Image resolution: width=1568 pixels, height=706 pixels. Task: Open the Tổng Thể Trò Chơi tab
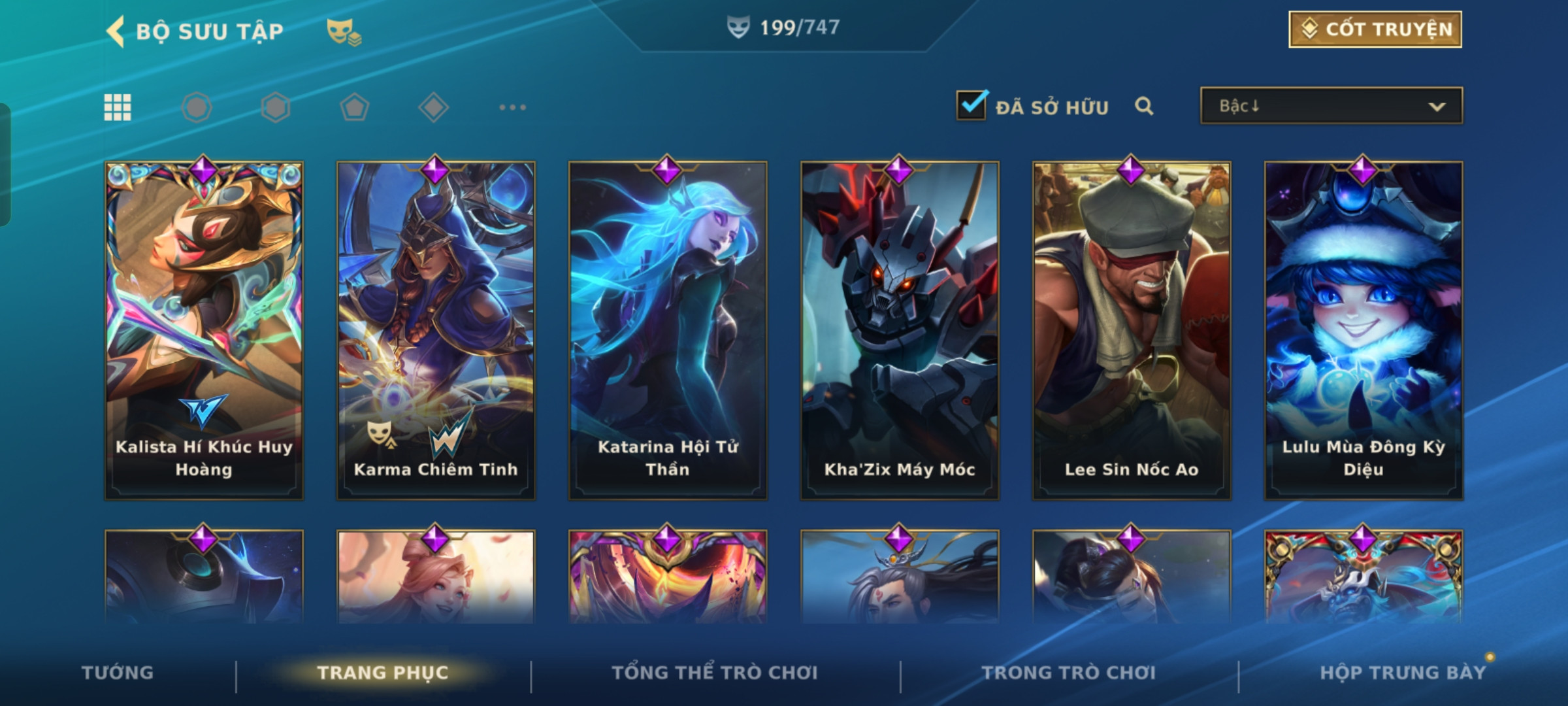(715, 673)
